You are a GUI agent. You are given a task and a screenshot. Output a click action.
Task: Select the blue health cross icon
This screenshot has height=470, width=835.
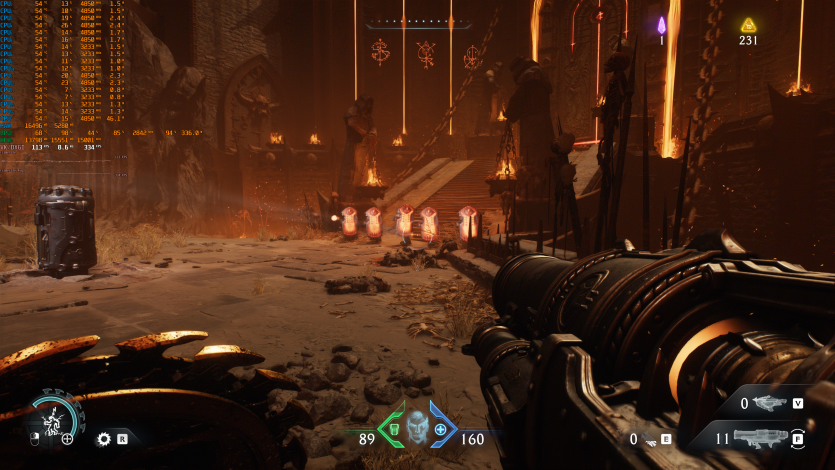coord(441,429)
